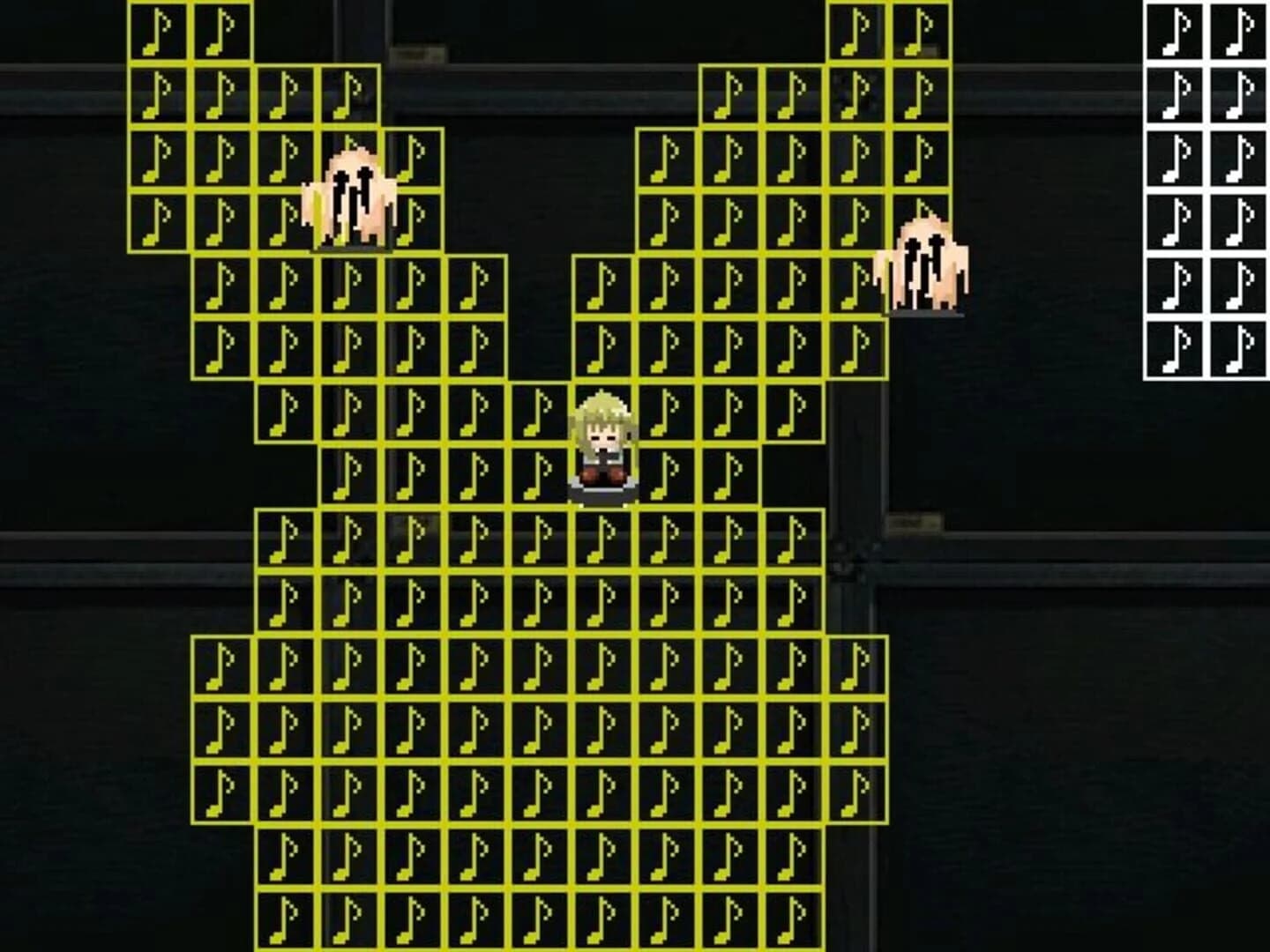Screen dimensions: 1270x952
Task: Click the dark background area left of the grid
Action: click(62, 529)
